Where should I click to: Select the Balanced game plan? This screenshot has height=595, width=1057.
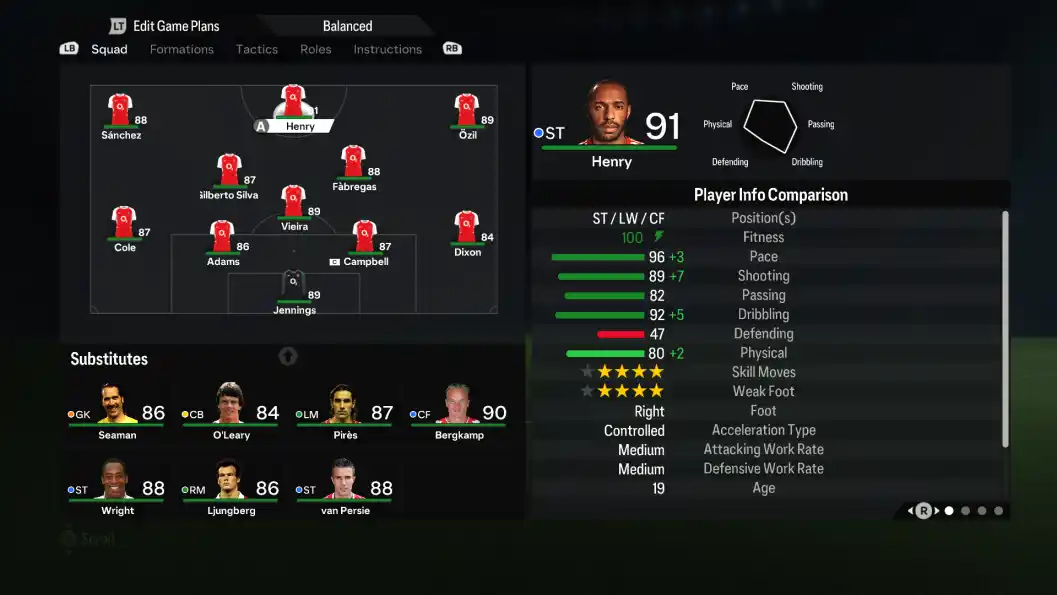point(347,26)
